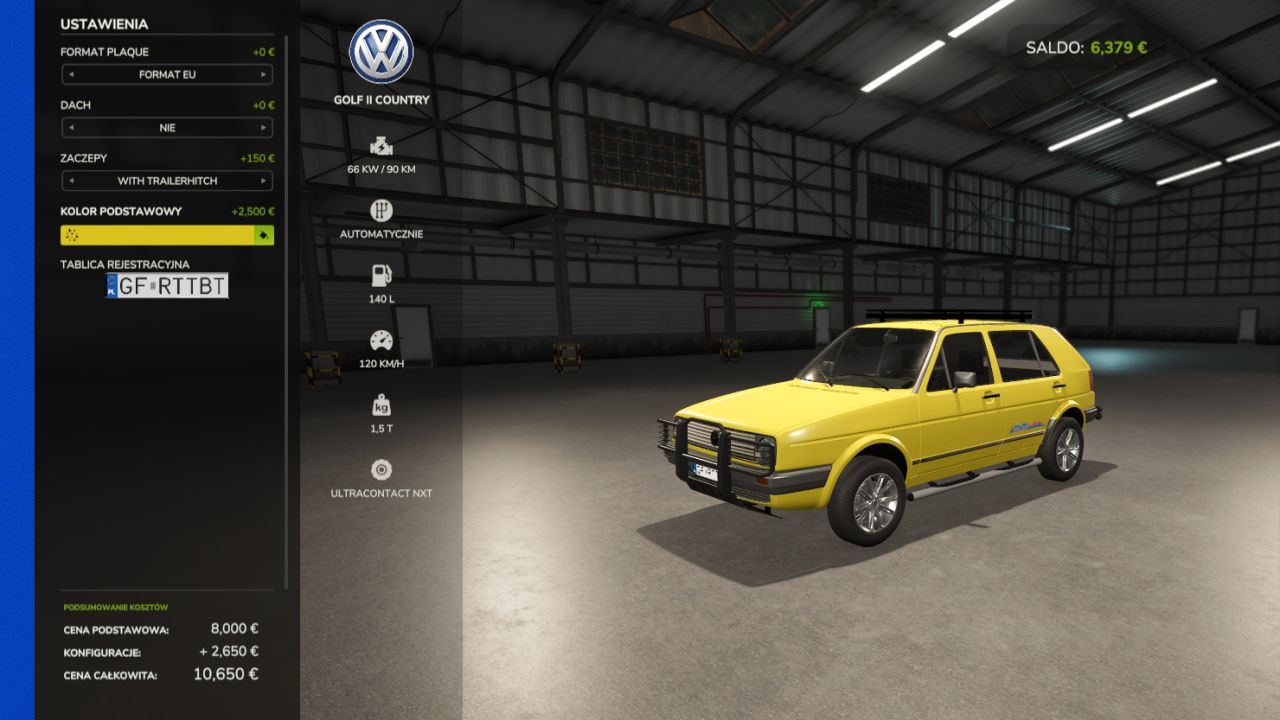The image size is (1280, 720).
Task: Change Zaczepy option with the right arrow
Action: [264, 181]
